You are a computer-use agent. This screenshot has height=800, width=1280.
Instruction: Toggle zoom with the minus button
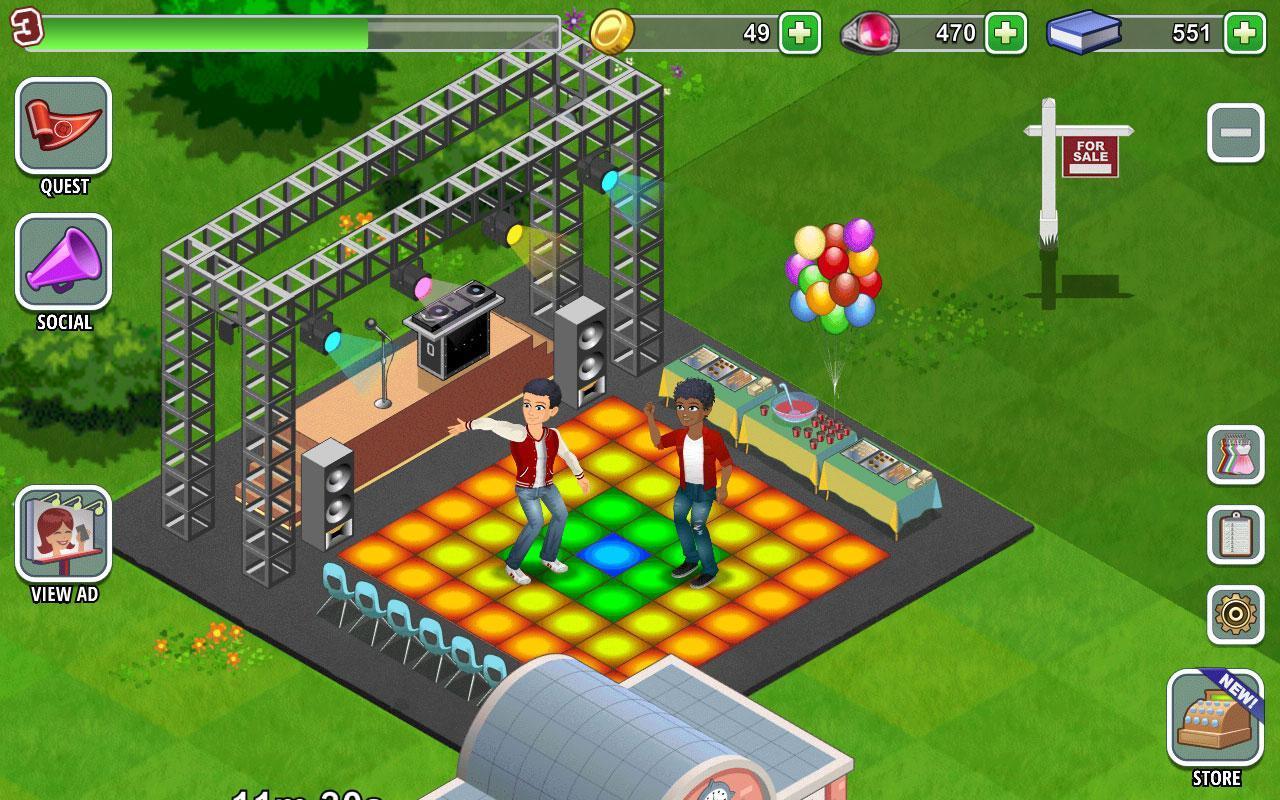coord(1237,132)
